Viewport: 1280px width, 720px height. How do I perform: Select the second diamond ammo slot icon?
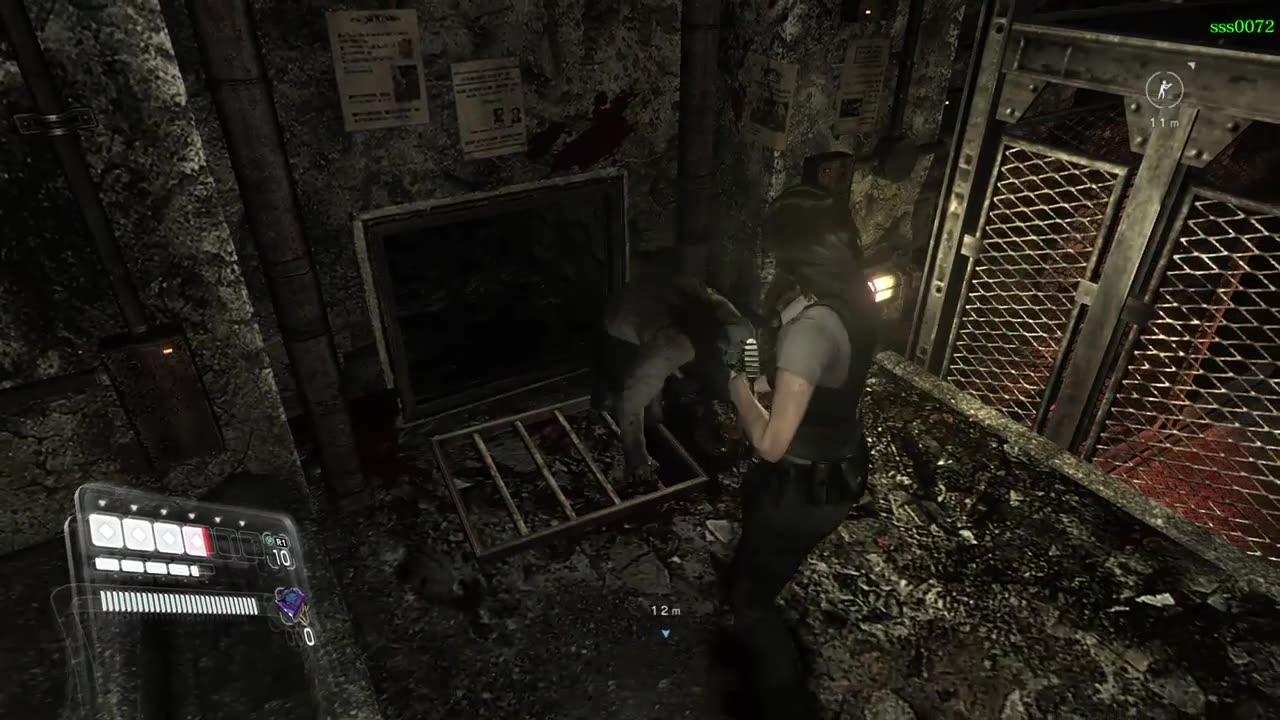(x=138, y=536)
